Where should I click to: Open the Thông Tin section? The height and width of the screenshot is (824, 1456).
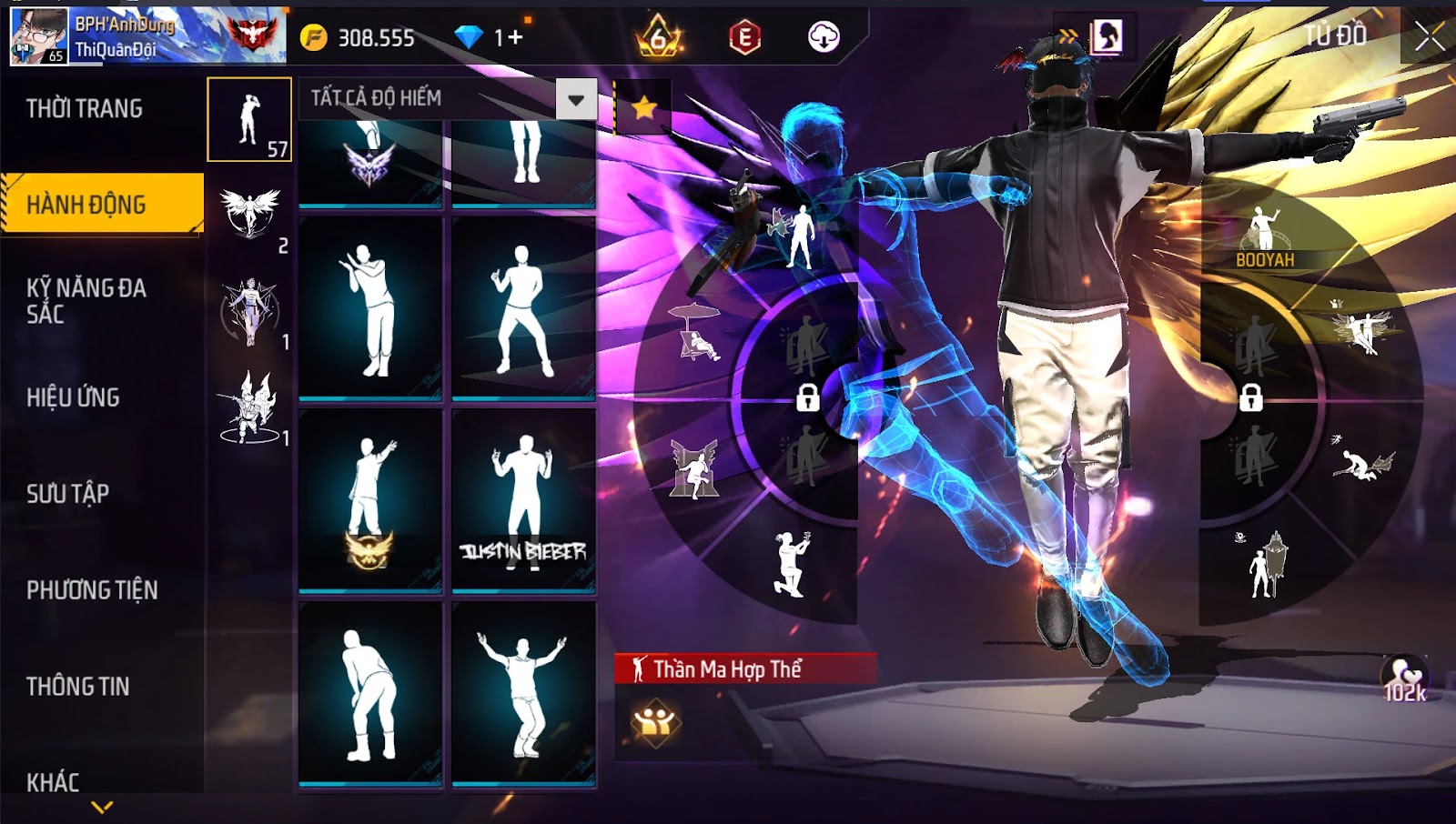pos(78,687)
